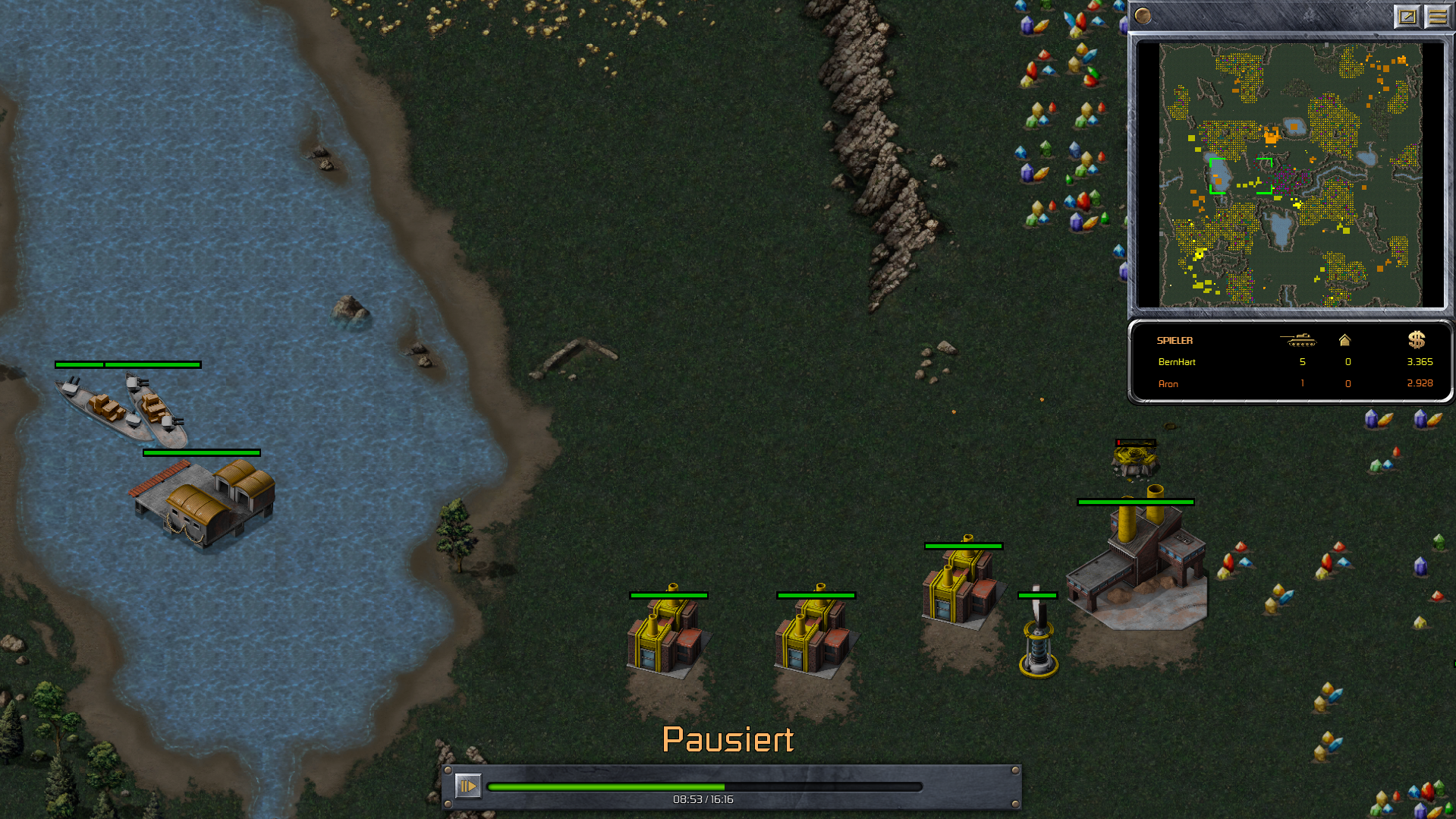Click the tank units column icon
1456x819 pixels.
1299,340
